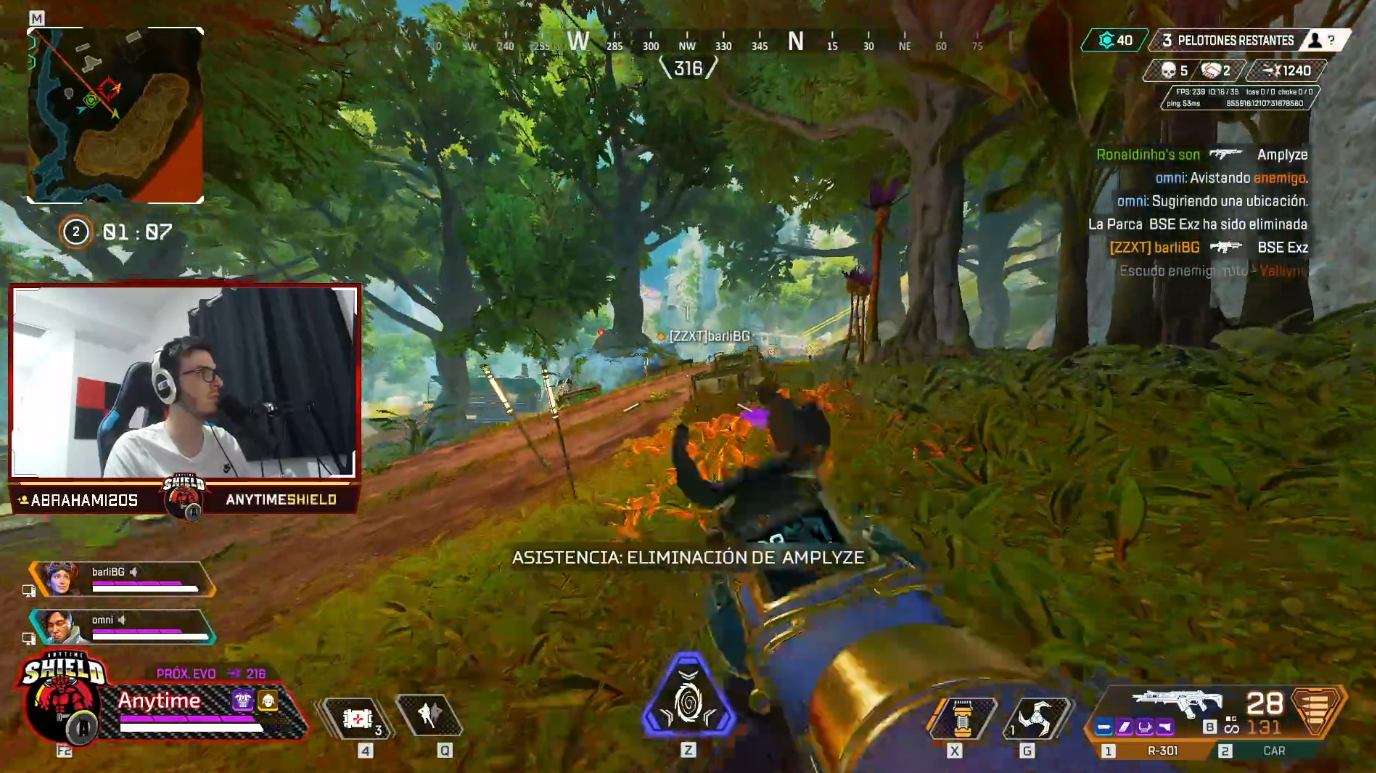Screen dimensions: 1376x773
Task: Click the damage counter crossed-weapons icon
Action: point(1272,70)
